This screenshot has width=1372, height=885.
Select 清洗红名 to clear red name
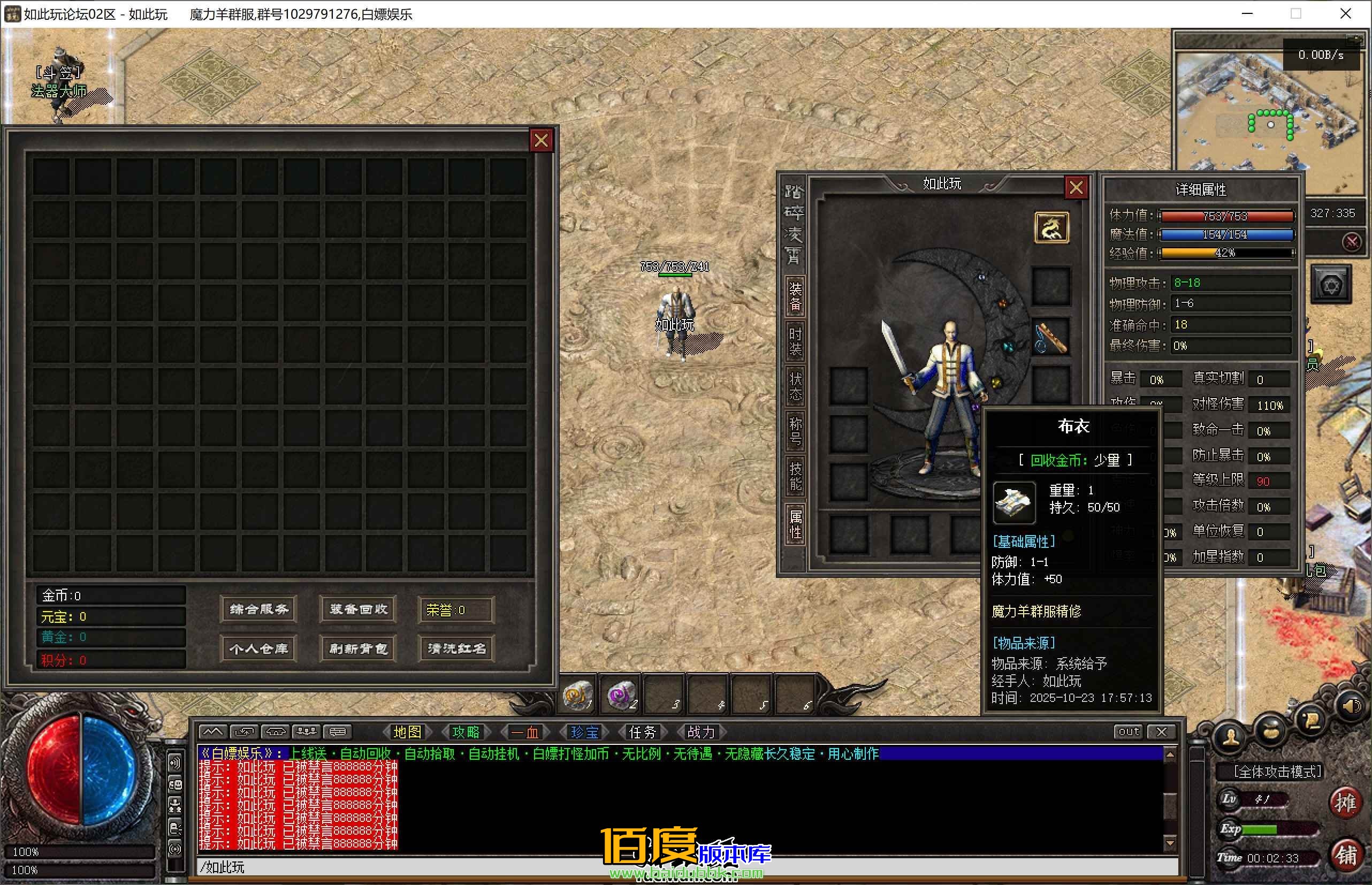(457, 649)
